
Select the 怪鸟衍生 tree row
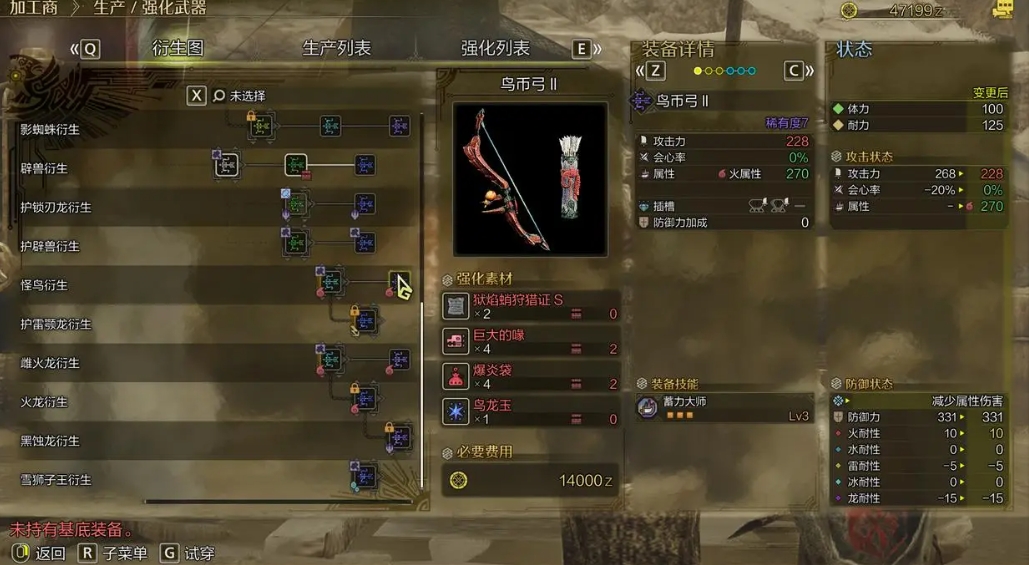point(44,286)
